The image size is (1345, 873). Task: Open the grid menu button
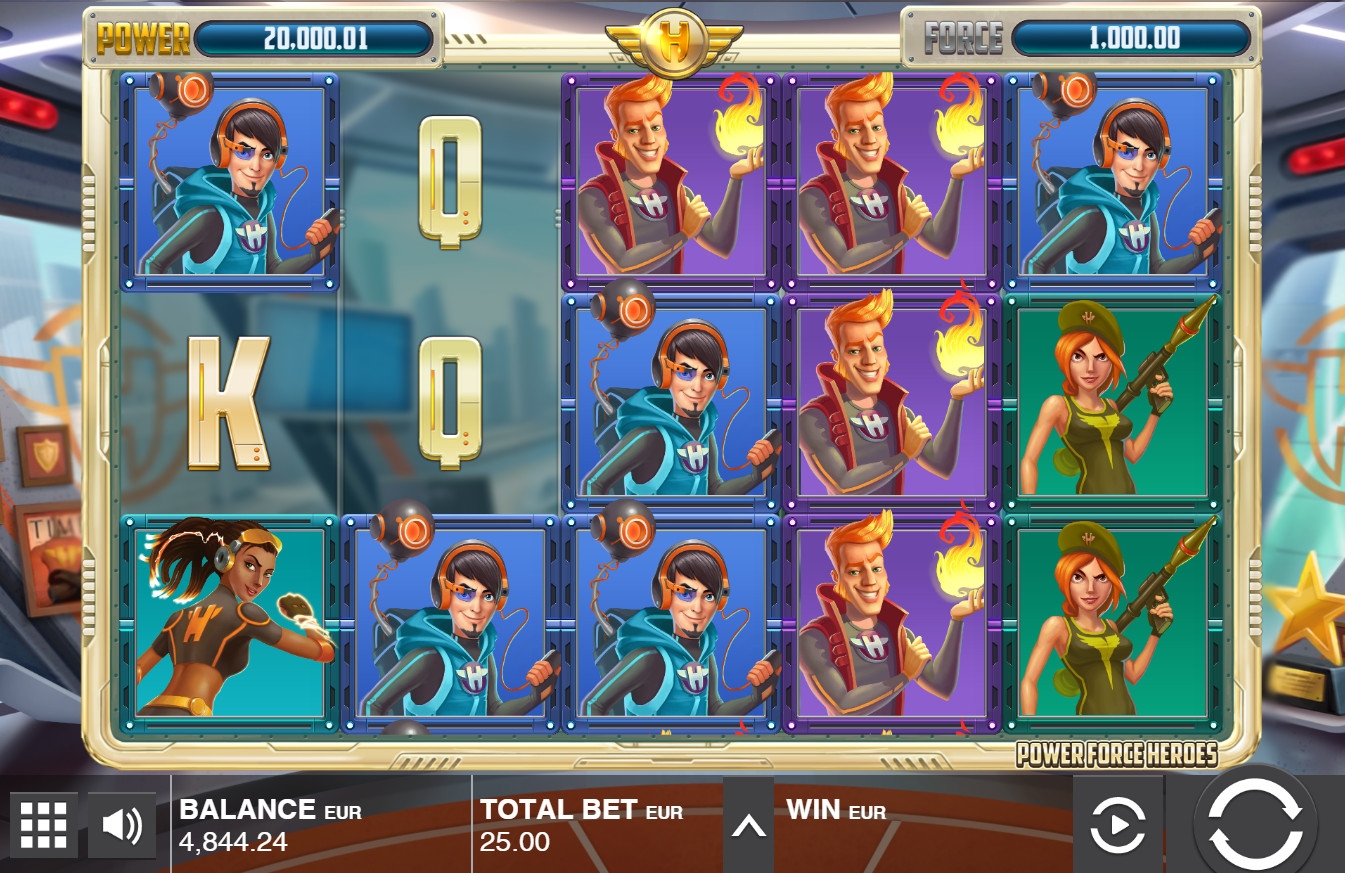click(x=43, y=825)
